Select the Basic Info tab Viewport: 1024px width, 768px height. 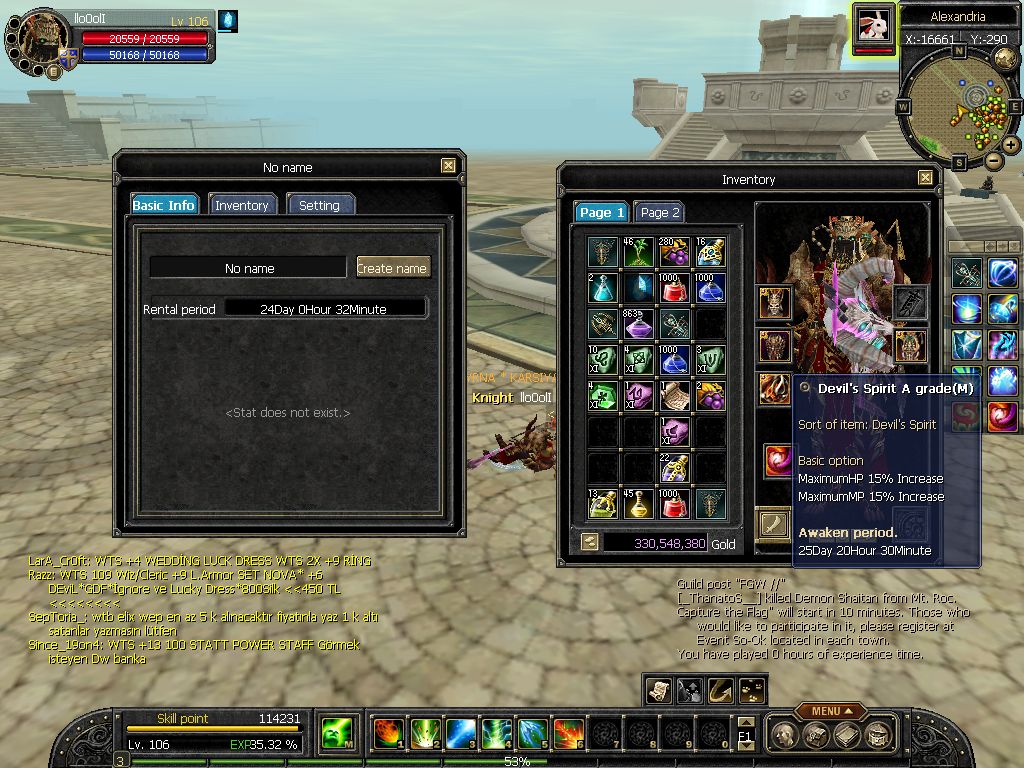[x=164, y=205]
